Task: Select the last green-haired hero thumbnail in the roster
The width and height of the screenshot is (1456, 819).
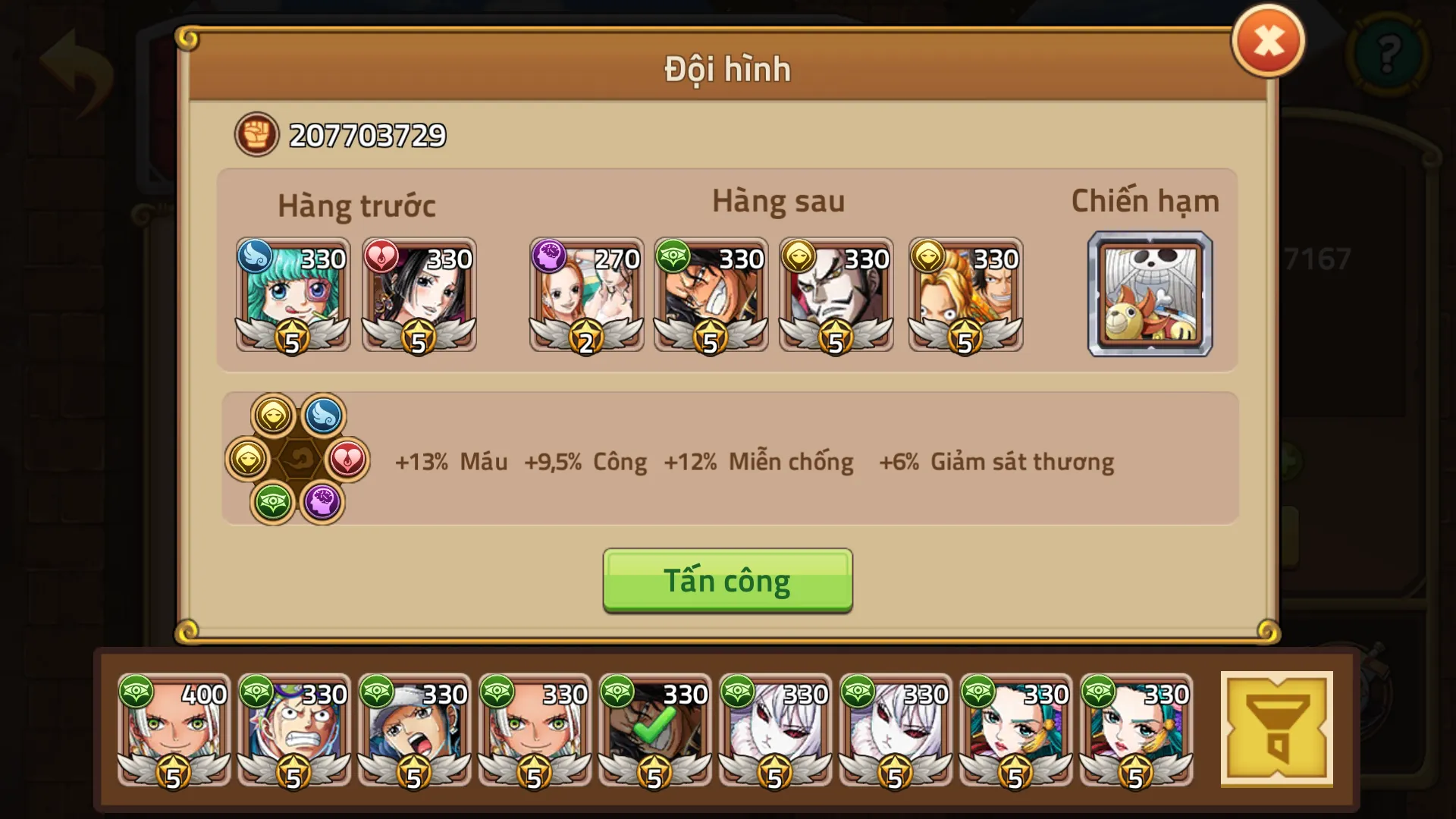Action: coord(1136,730)
